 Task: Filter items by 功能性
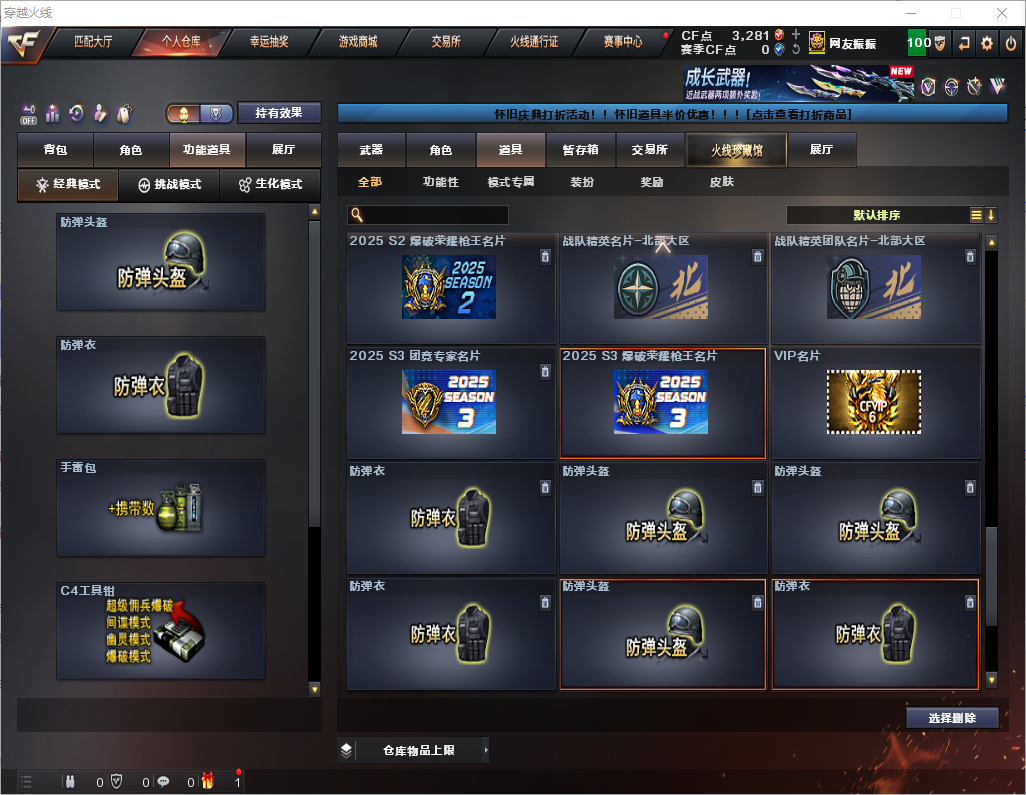(440, 182)
